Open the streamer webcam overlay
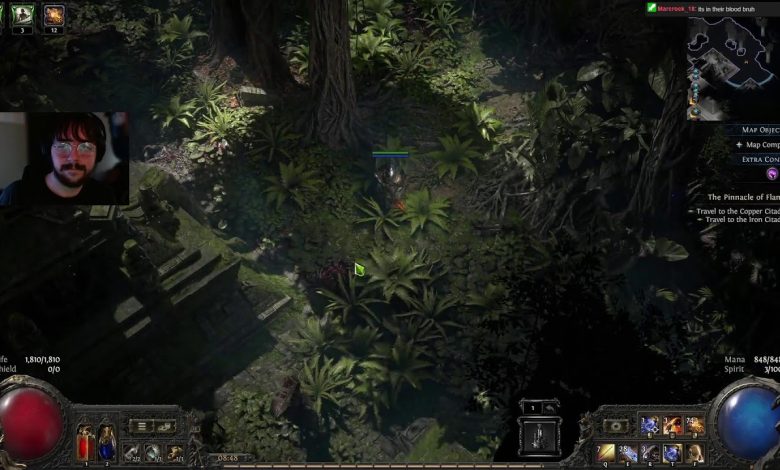 point(65,158)
